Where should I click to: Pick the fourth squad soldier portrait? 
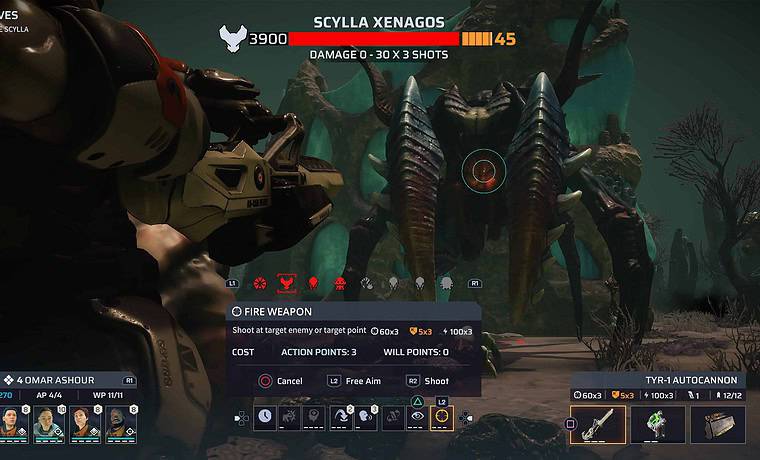(118, 424)
